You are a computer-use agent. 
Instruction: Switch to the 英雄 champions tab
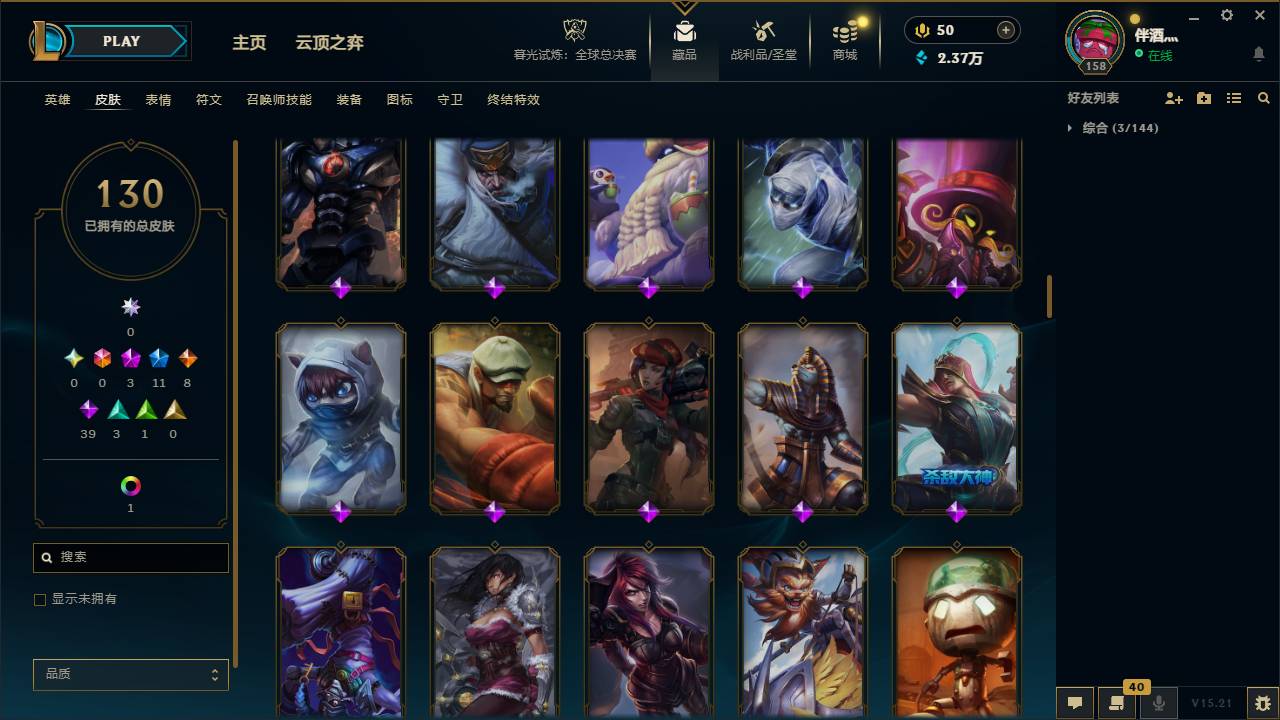click(57, 100)
